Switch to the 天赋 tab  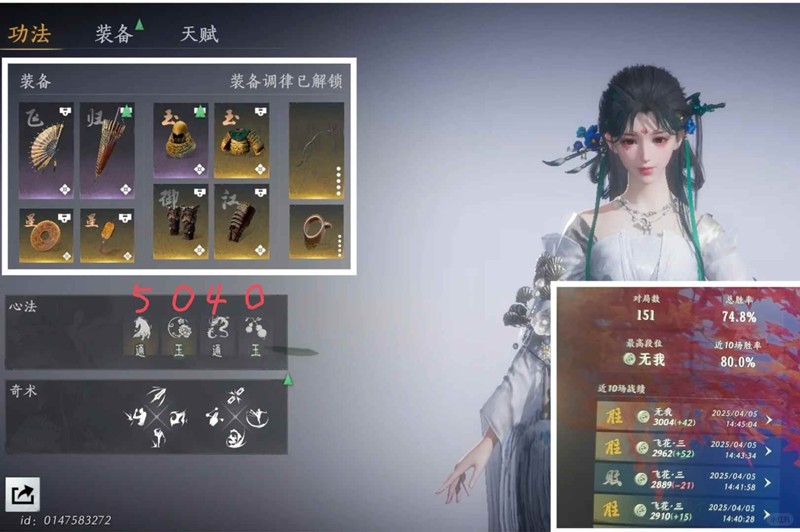(199, 33)
